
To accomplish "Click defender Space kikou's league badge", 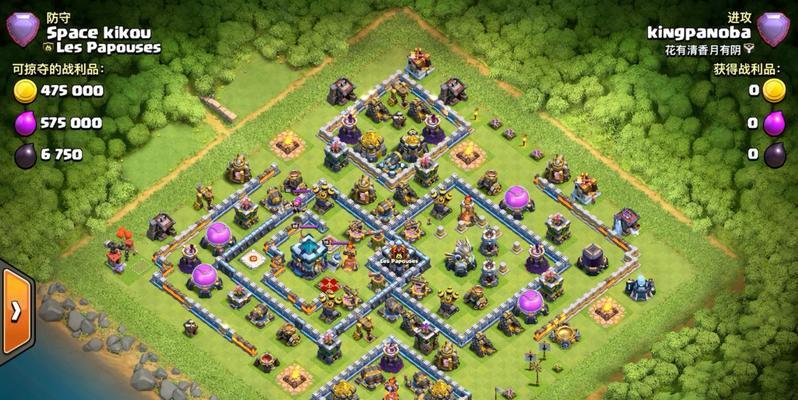I will (22, 30).
